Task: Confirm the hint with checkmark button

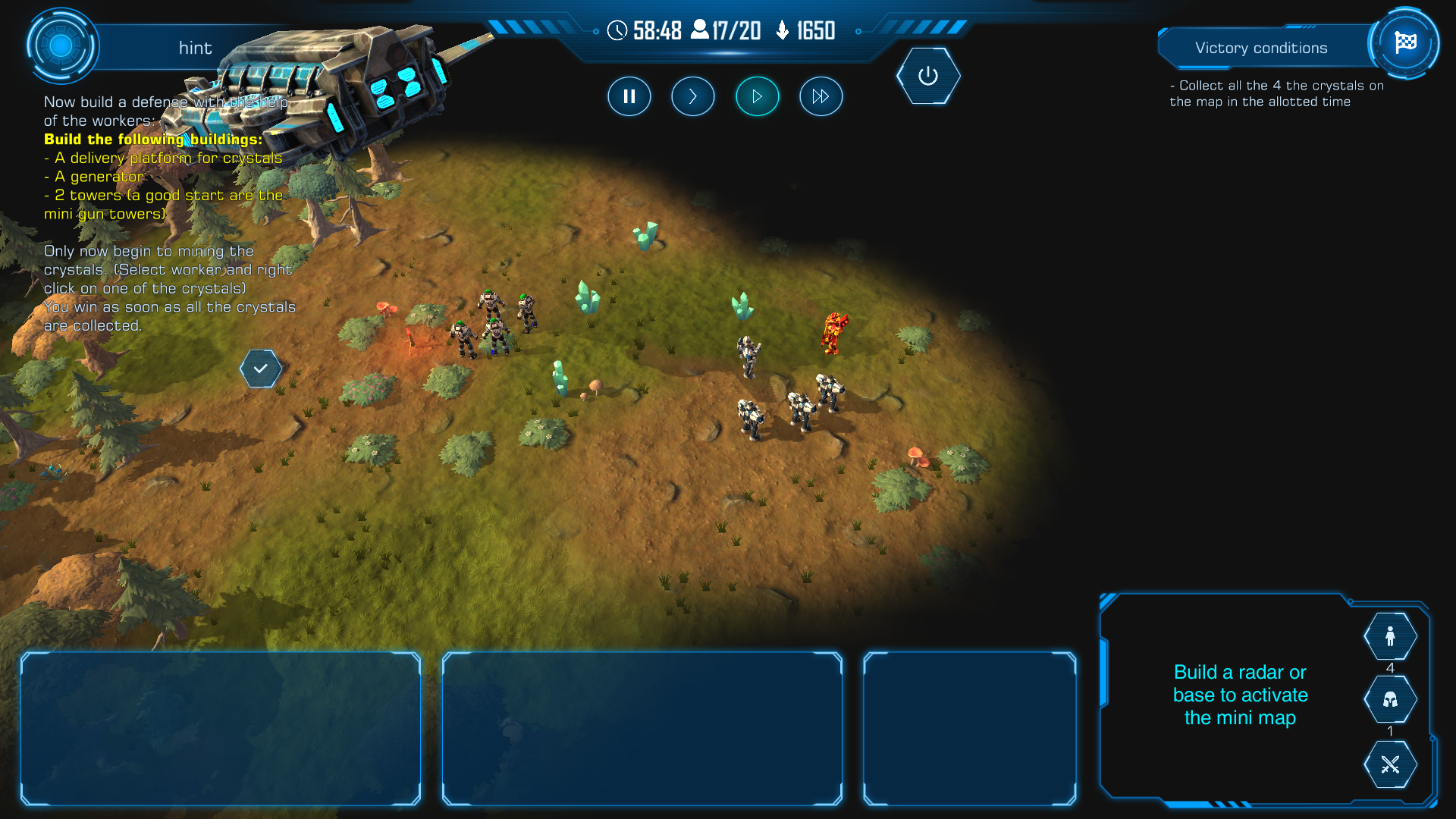Action: click(261, 369)
